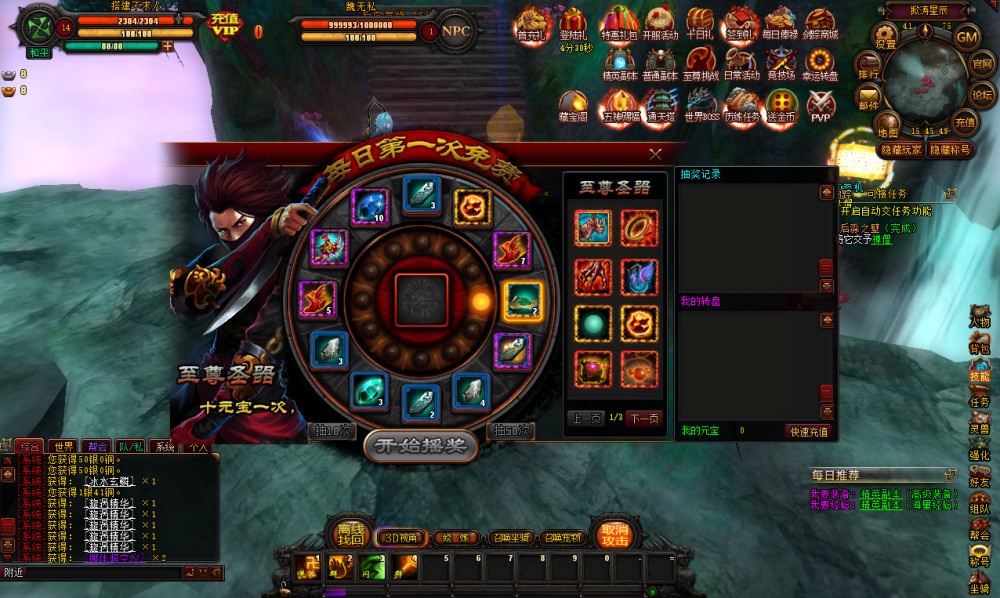This screenshot has width=1000, height=598.
Task: Click the GM button by the minimap
Action: pos(966,37)
